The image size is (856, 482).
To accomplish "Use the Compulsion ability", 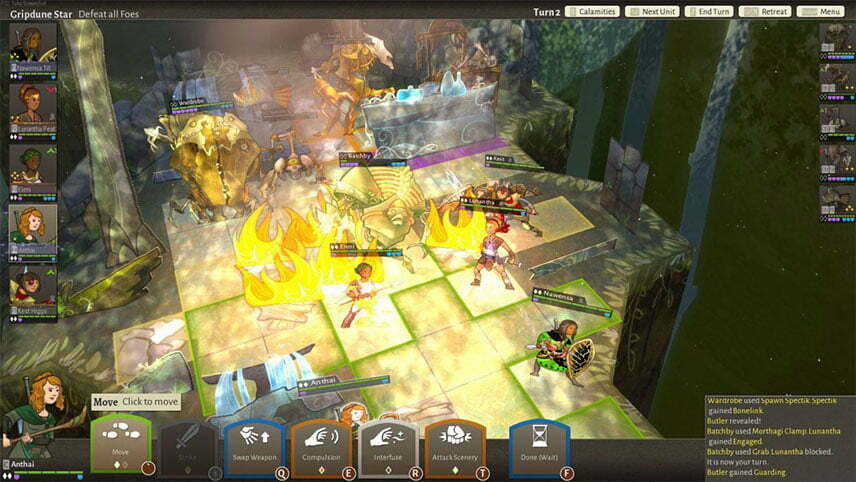I will click(321, 447).
